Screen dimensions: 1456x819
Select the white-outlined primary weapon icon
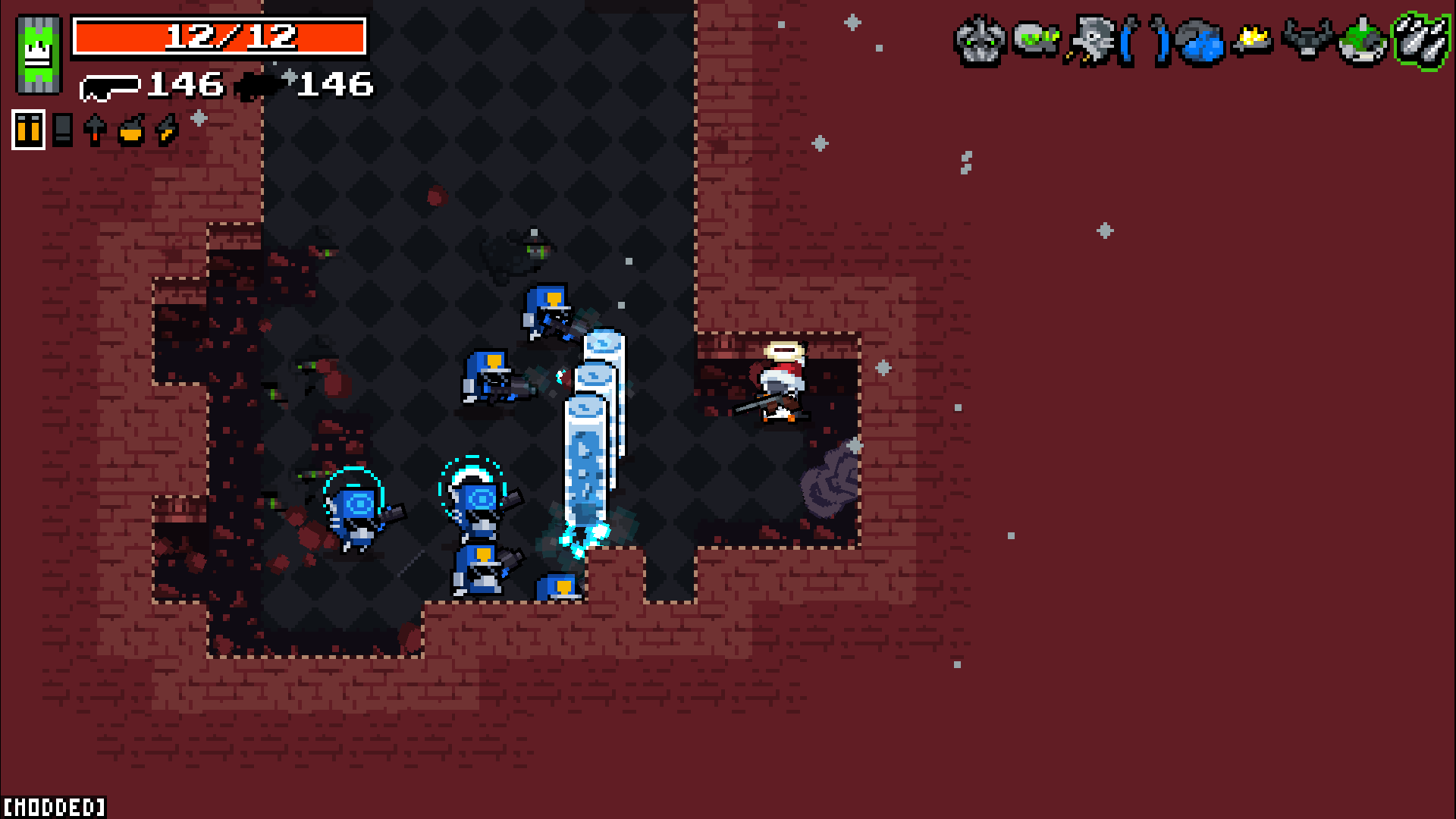tap(109, 88)
